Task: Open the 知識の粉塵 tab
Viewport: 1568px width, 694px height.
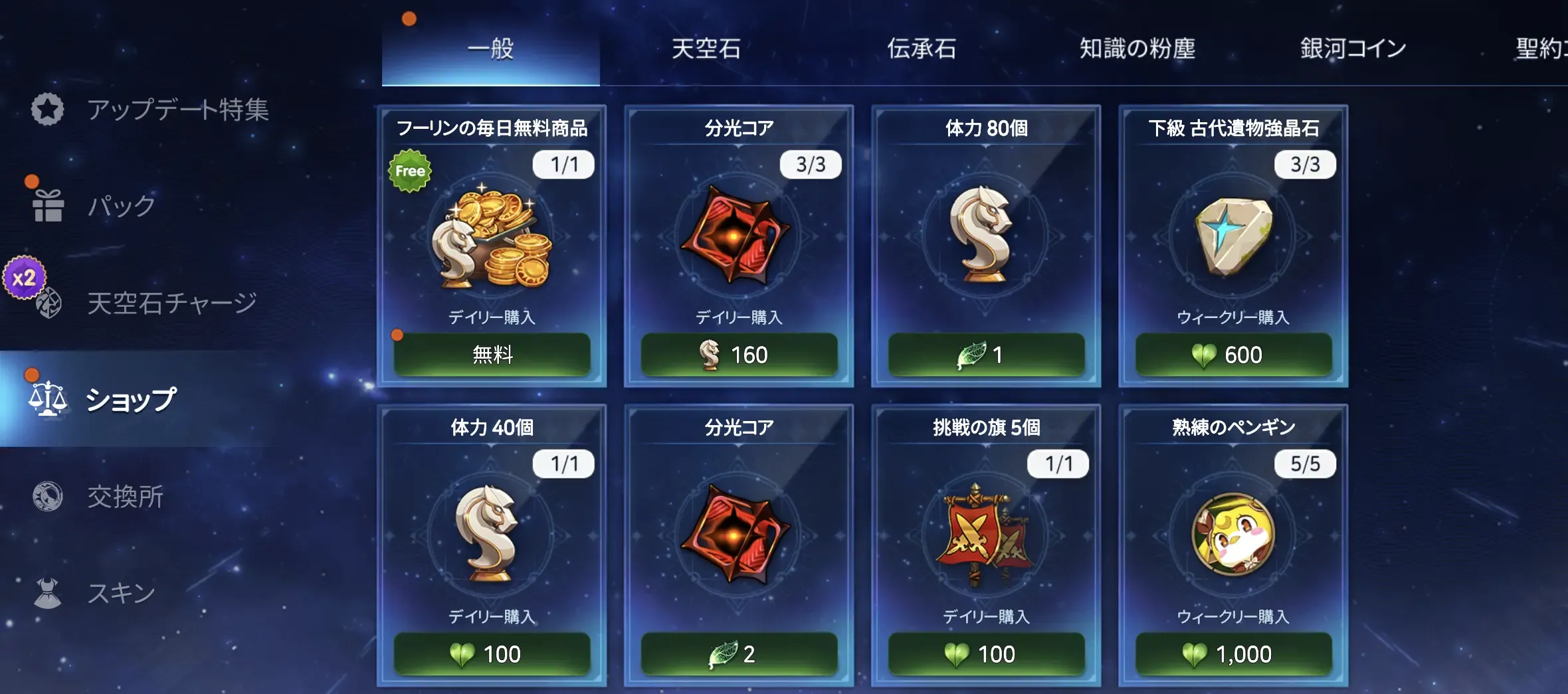Action: [x=1137, y=49]
